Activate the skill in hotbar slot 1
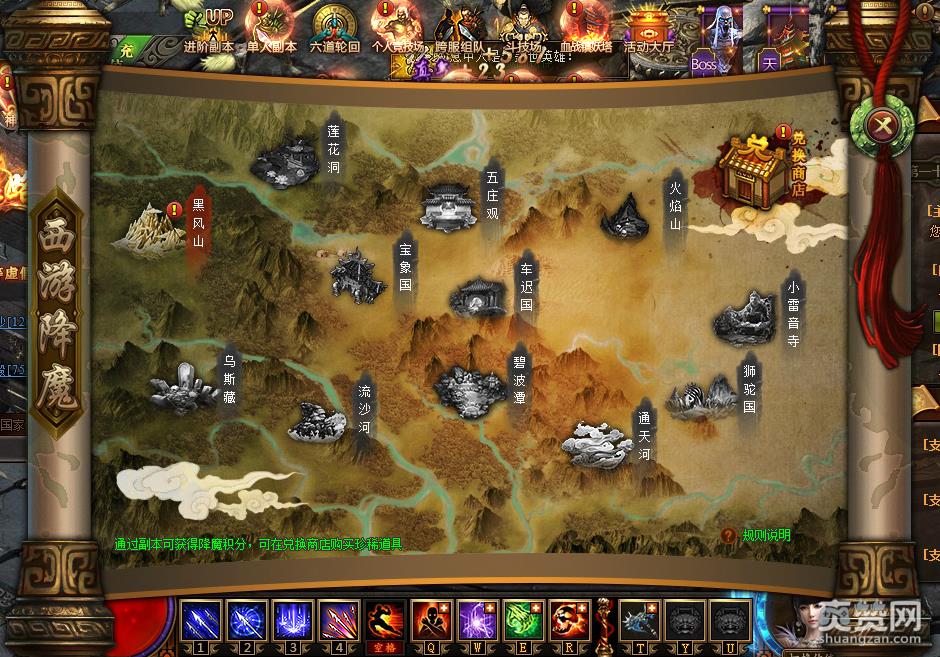940x657 pixels. click(x=200, y=620)
